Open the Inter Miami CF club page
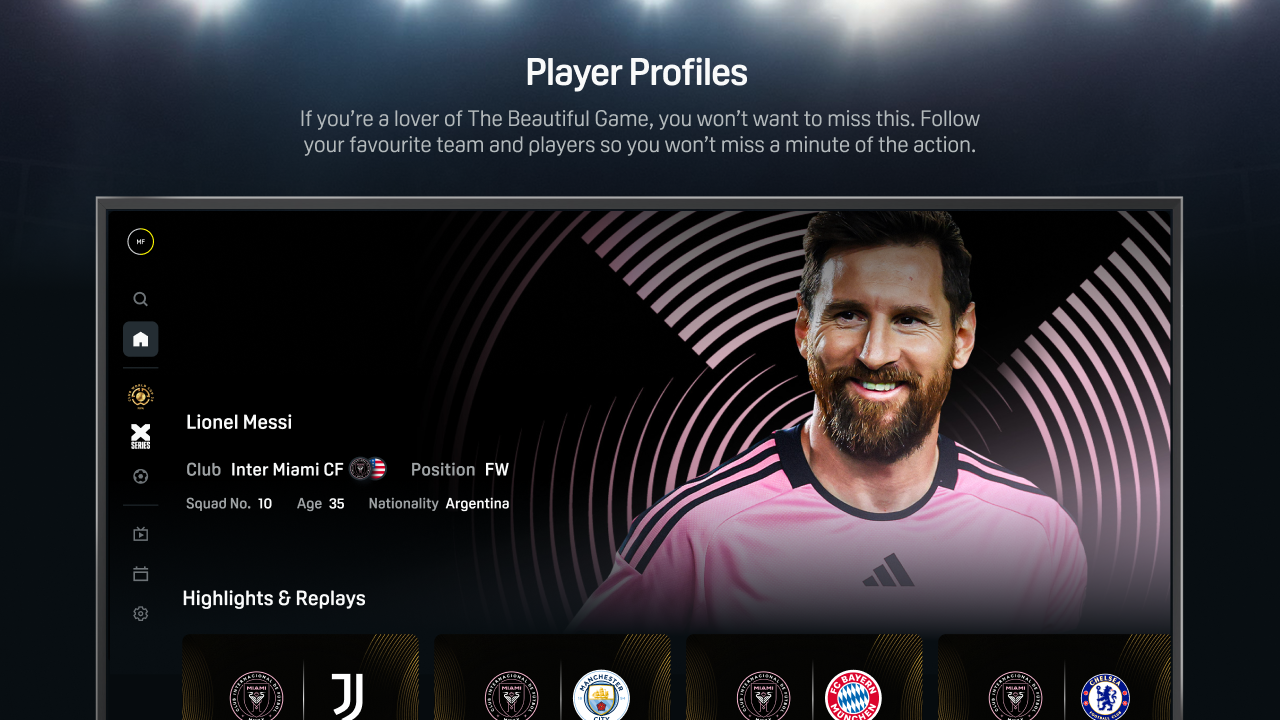The width and height of the screenshot is (1280, 720). [286, 469]
